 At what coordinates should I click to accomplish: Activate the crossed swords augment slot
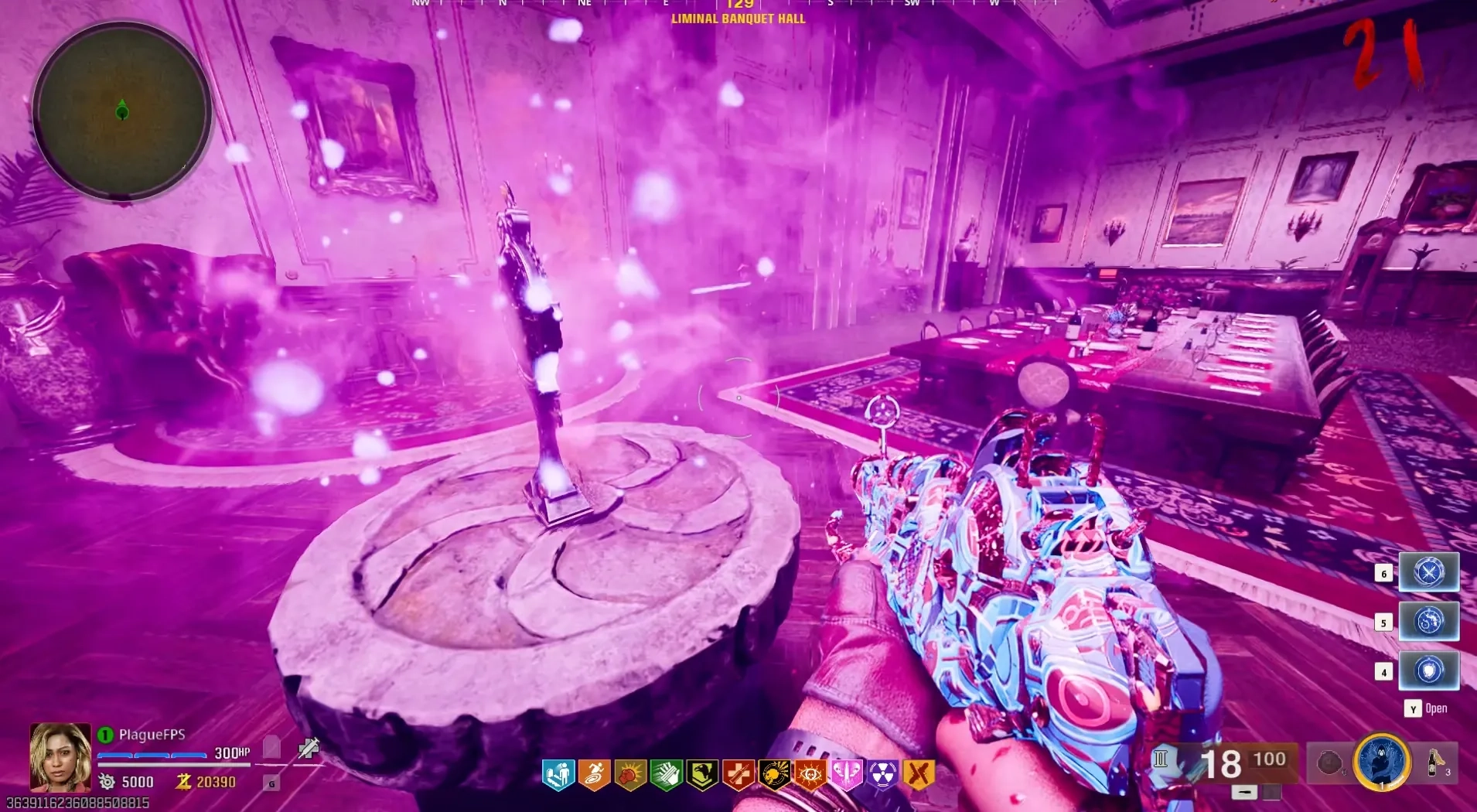[x=1428, y=573]
